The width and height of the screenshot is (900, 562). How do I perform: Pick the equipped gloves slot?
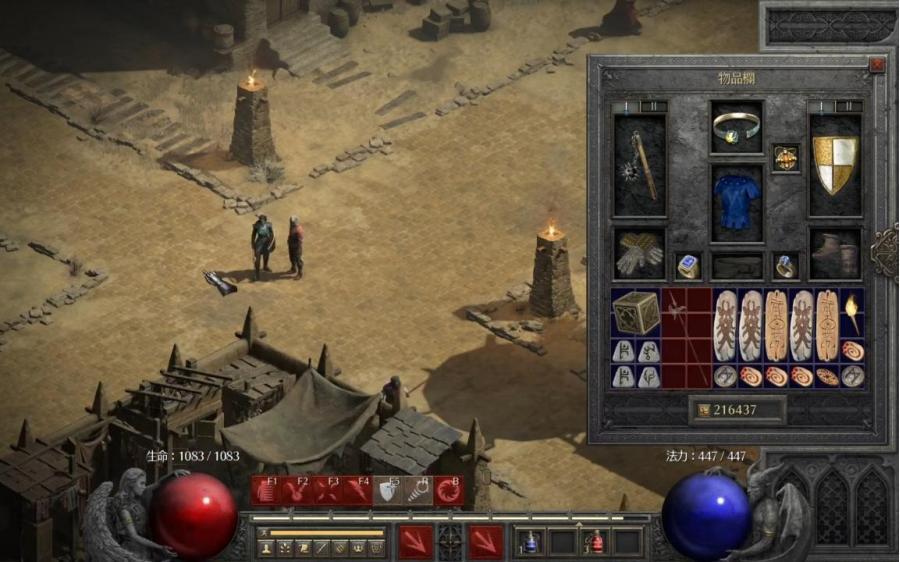(638, 253)
